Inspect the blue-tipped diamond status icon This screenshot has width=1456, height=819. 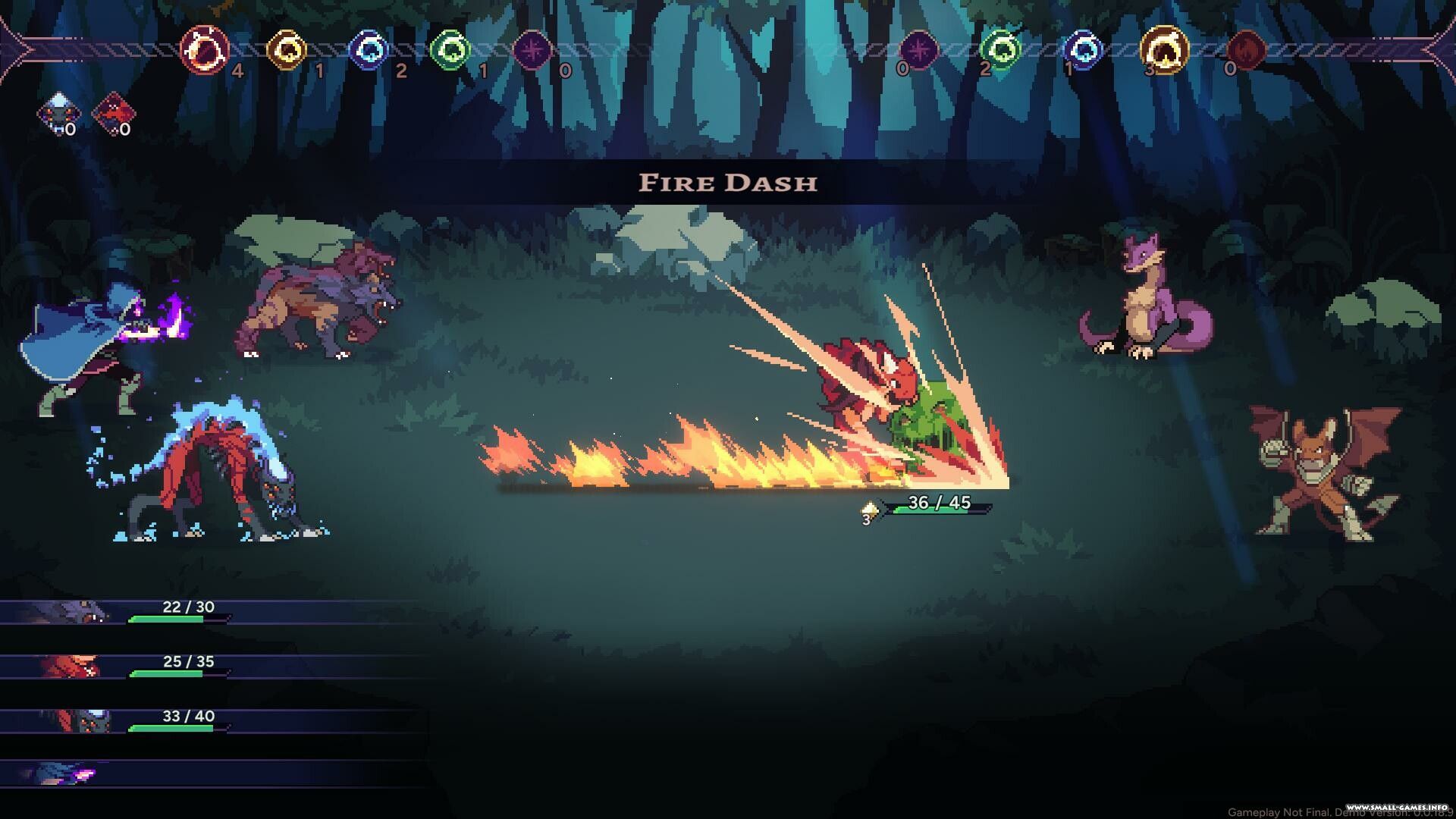pos(58,115)
